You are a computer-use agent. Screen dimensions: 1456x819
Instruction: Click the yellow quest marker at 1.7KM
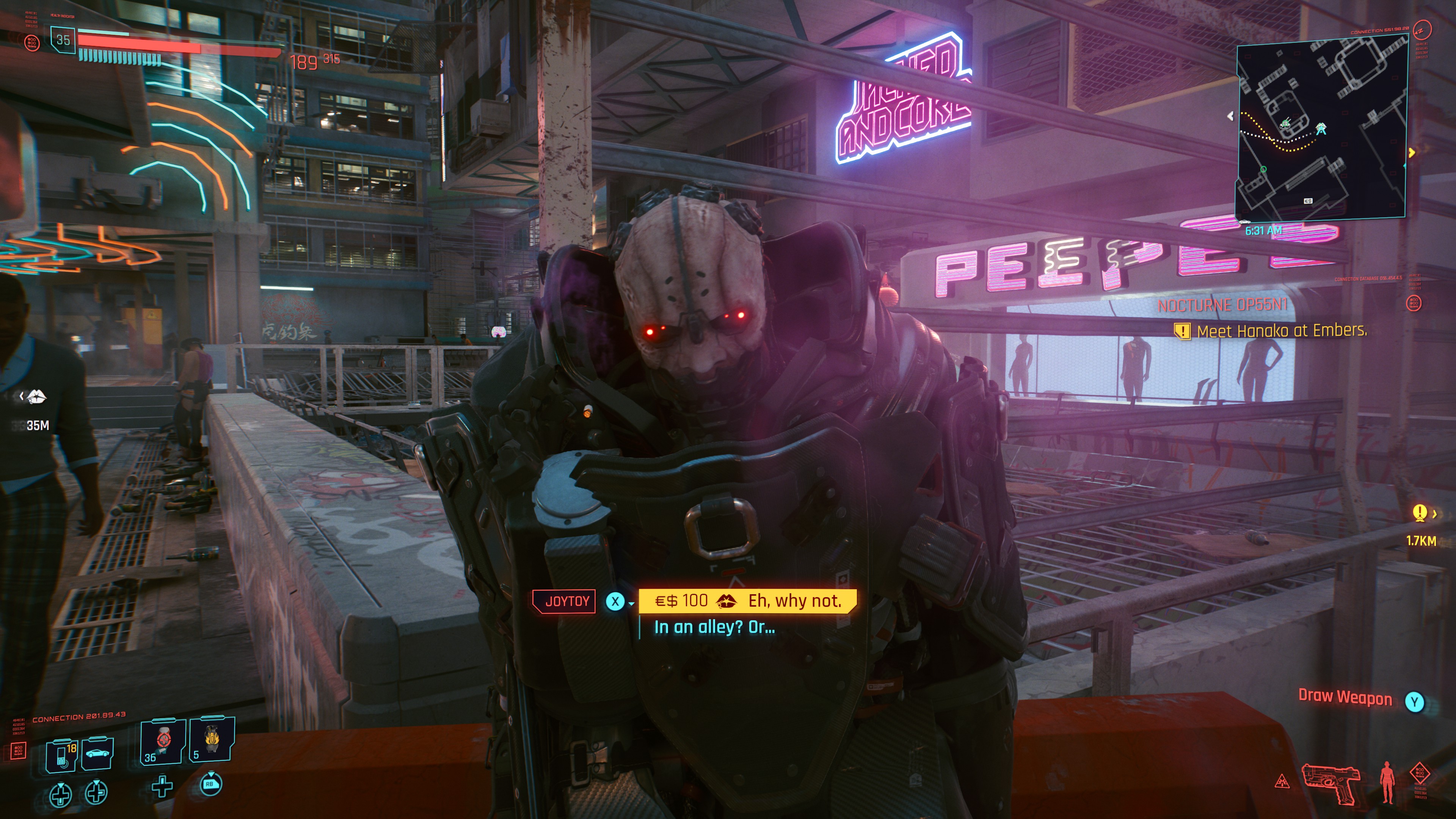[x=1419, y=513]
